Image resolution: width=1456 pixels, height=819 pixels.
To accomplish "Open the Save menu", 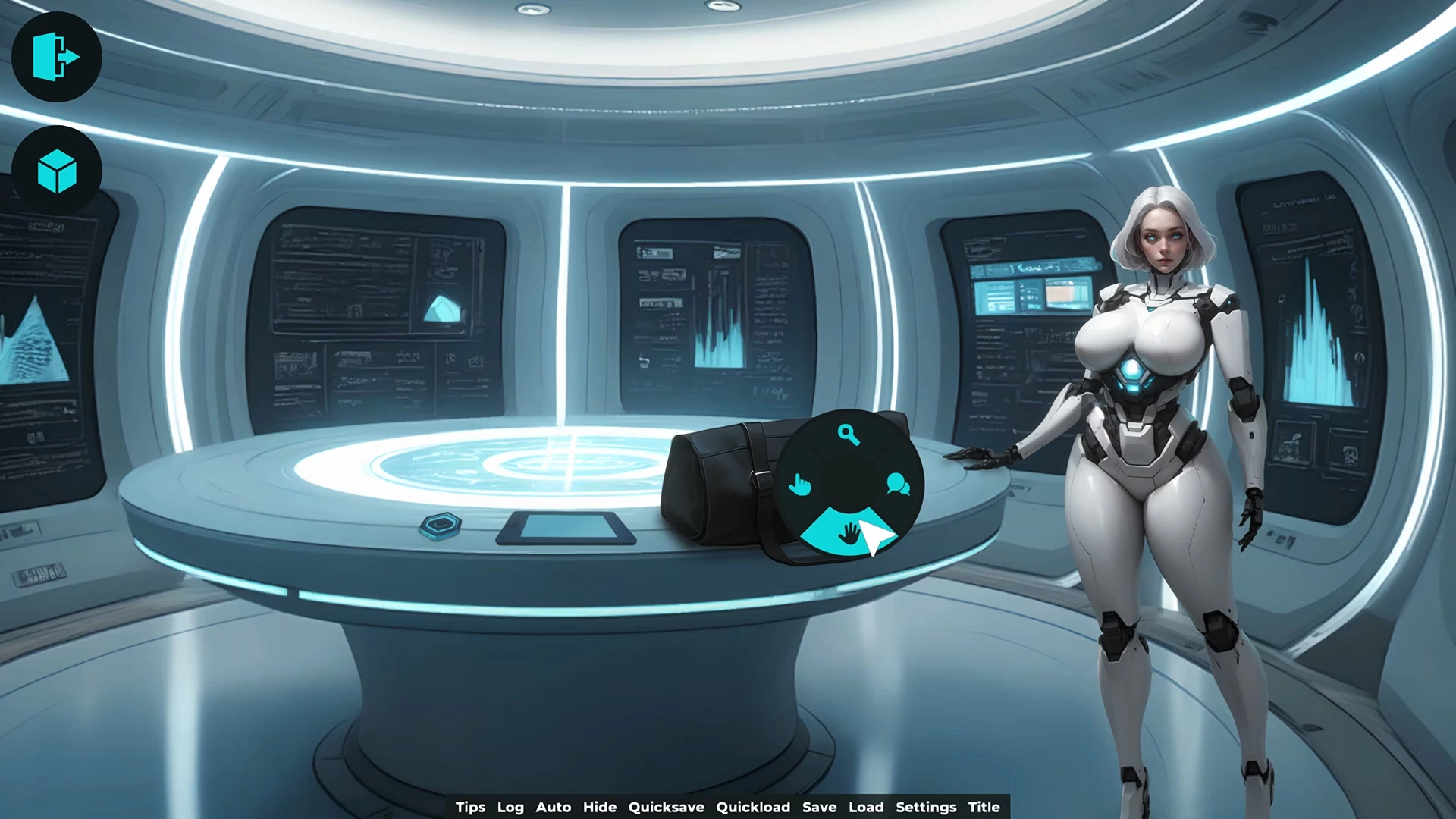I will pos(819,807).
